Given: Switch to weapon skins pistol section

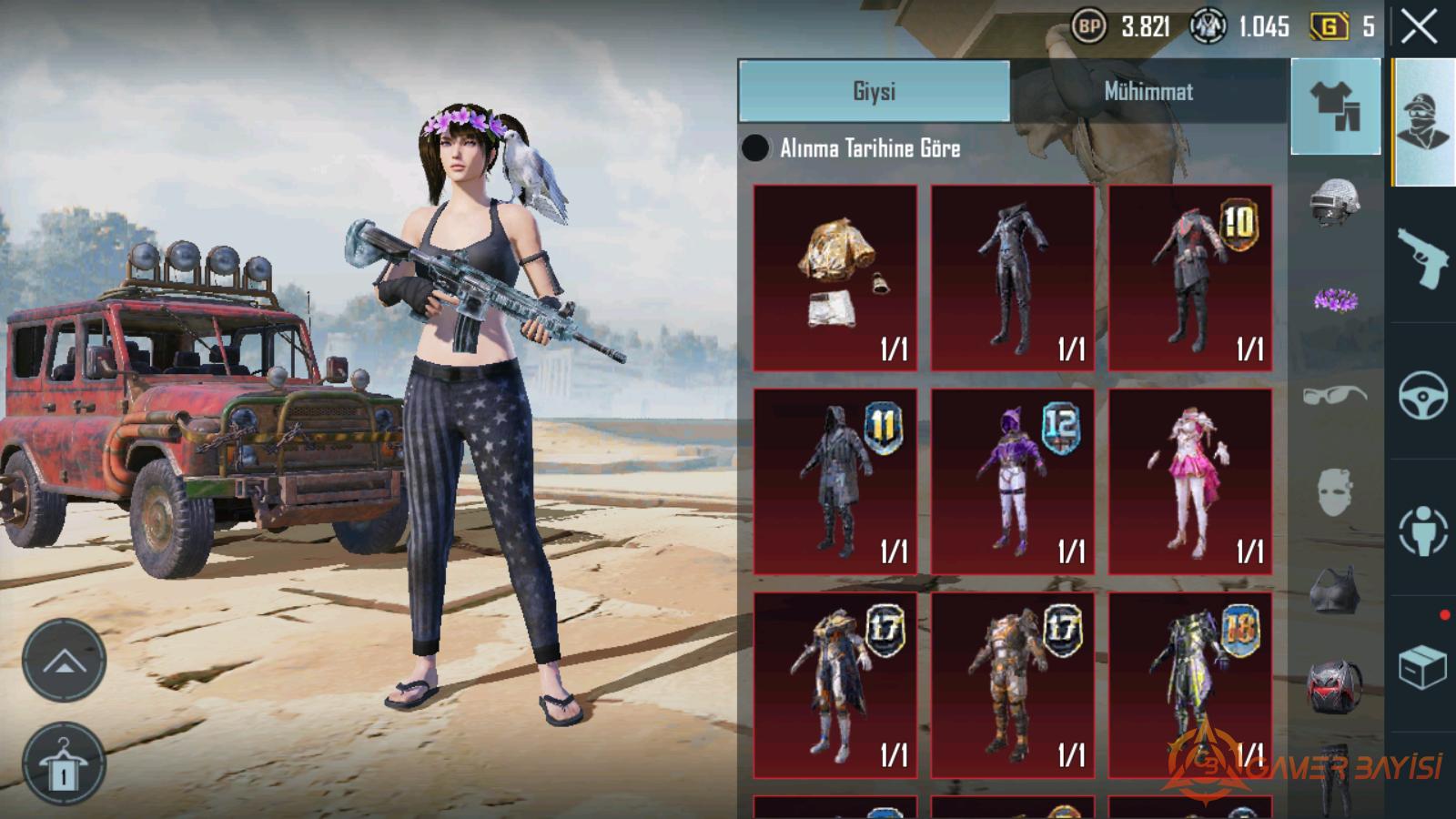Looking at the screenshot, I should click(x=1422, y=258).
